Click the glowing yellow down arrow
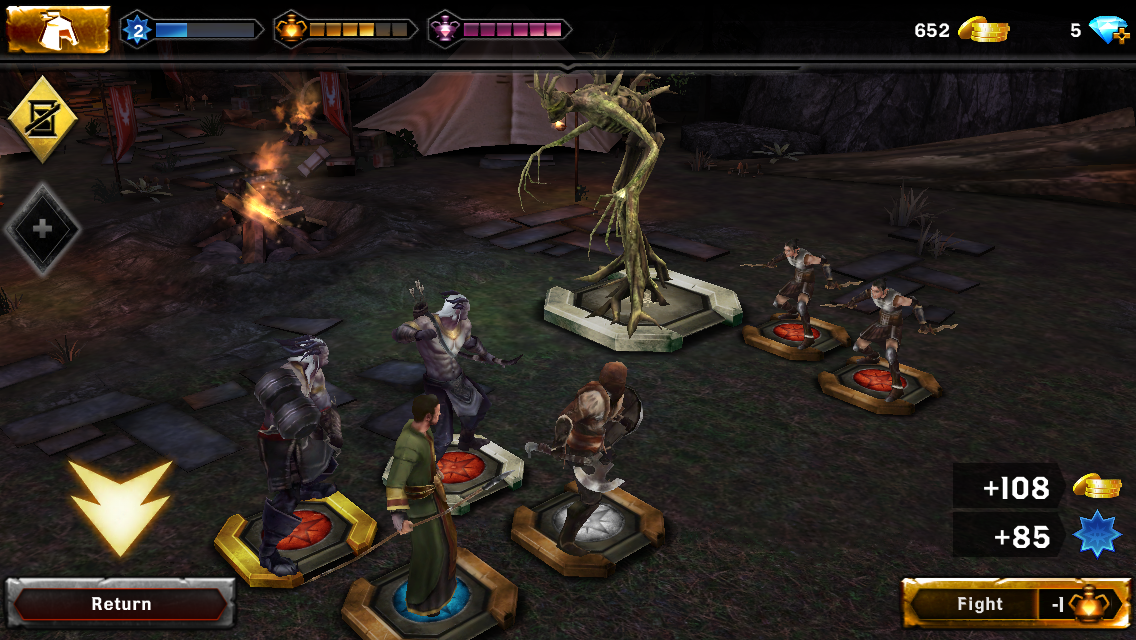This screenshot has width=1136, height=640. [120, 505]
